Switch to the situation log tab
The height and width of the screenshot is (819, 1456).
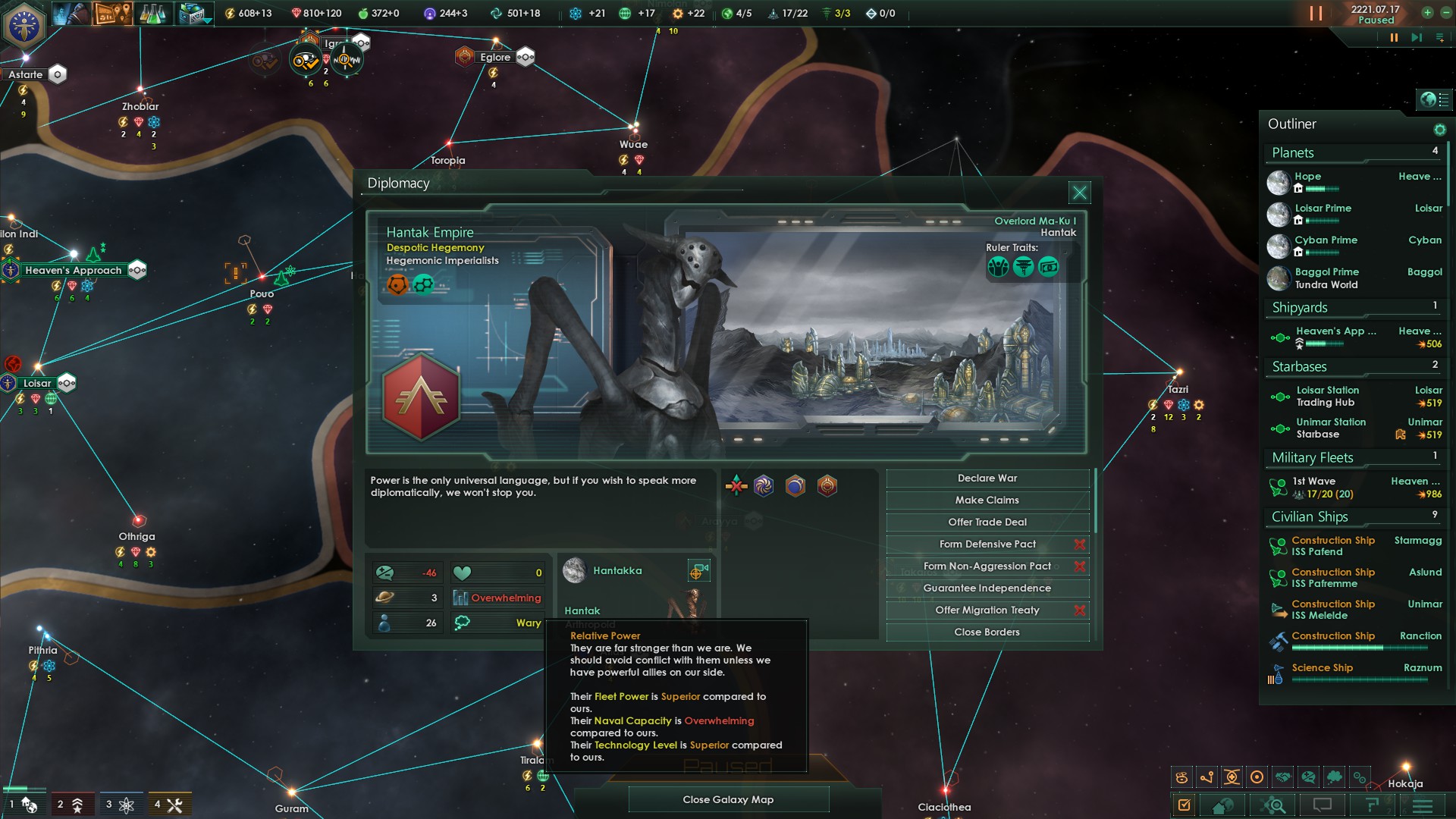coord(1373,805)
